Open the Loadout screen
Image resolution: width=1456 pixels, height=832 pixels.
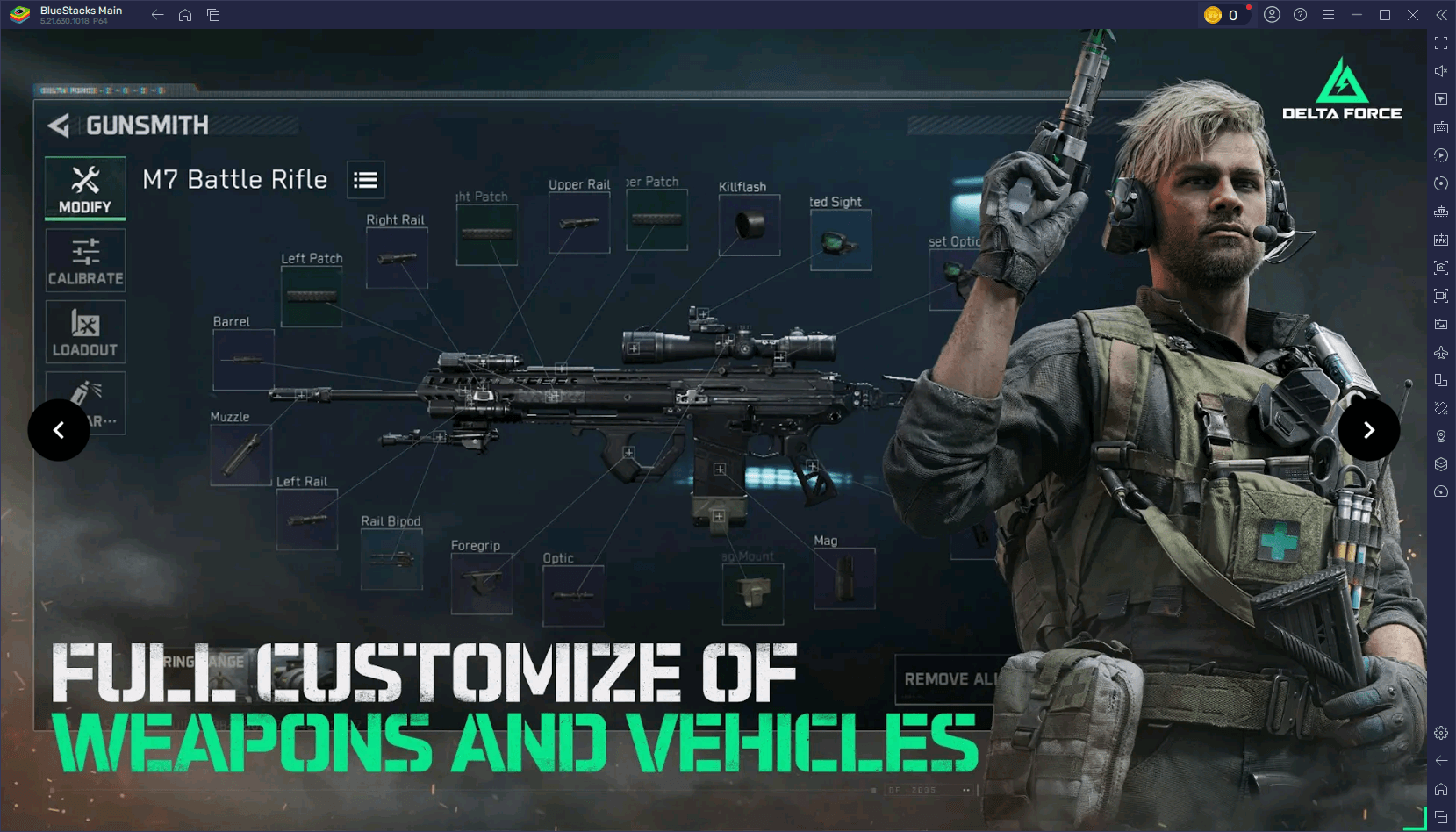[x=84, y=331]
